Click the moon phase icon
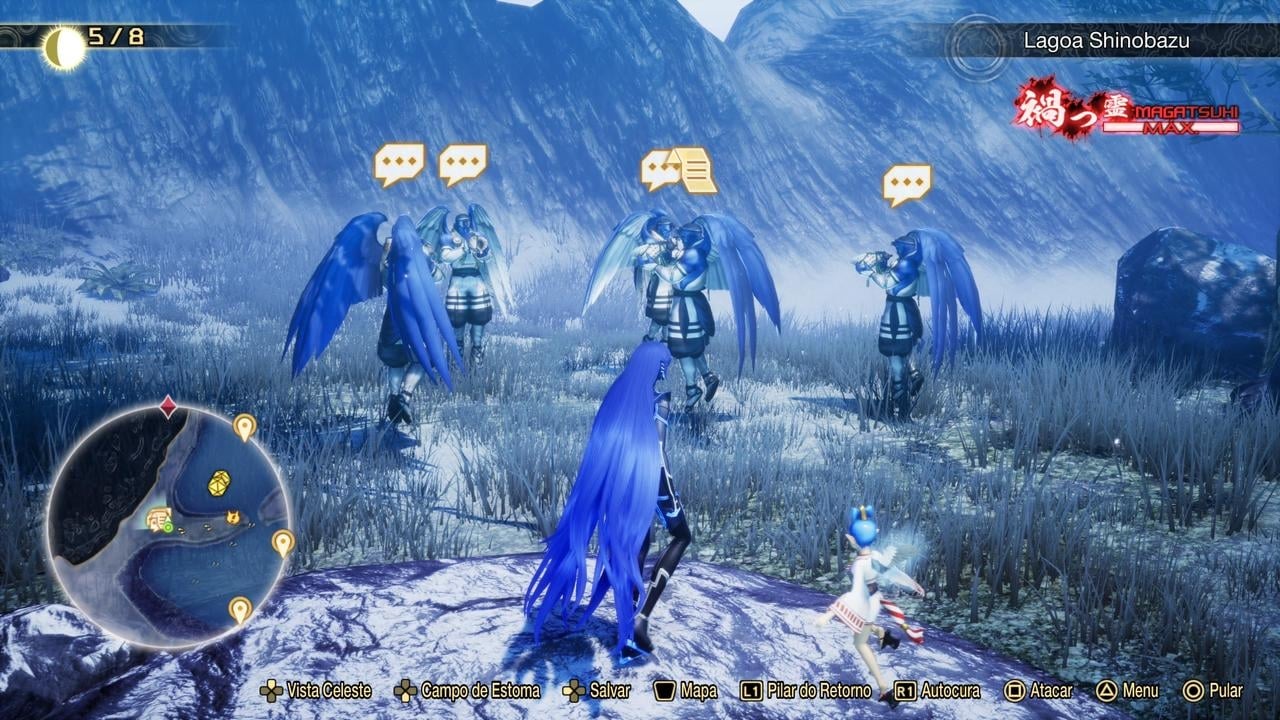The image size is (1280, 720). tap(63, 46)
